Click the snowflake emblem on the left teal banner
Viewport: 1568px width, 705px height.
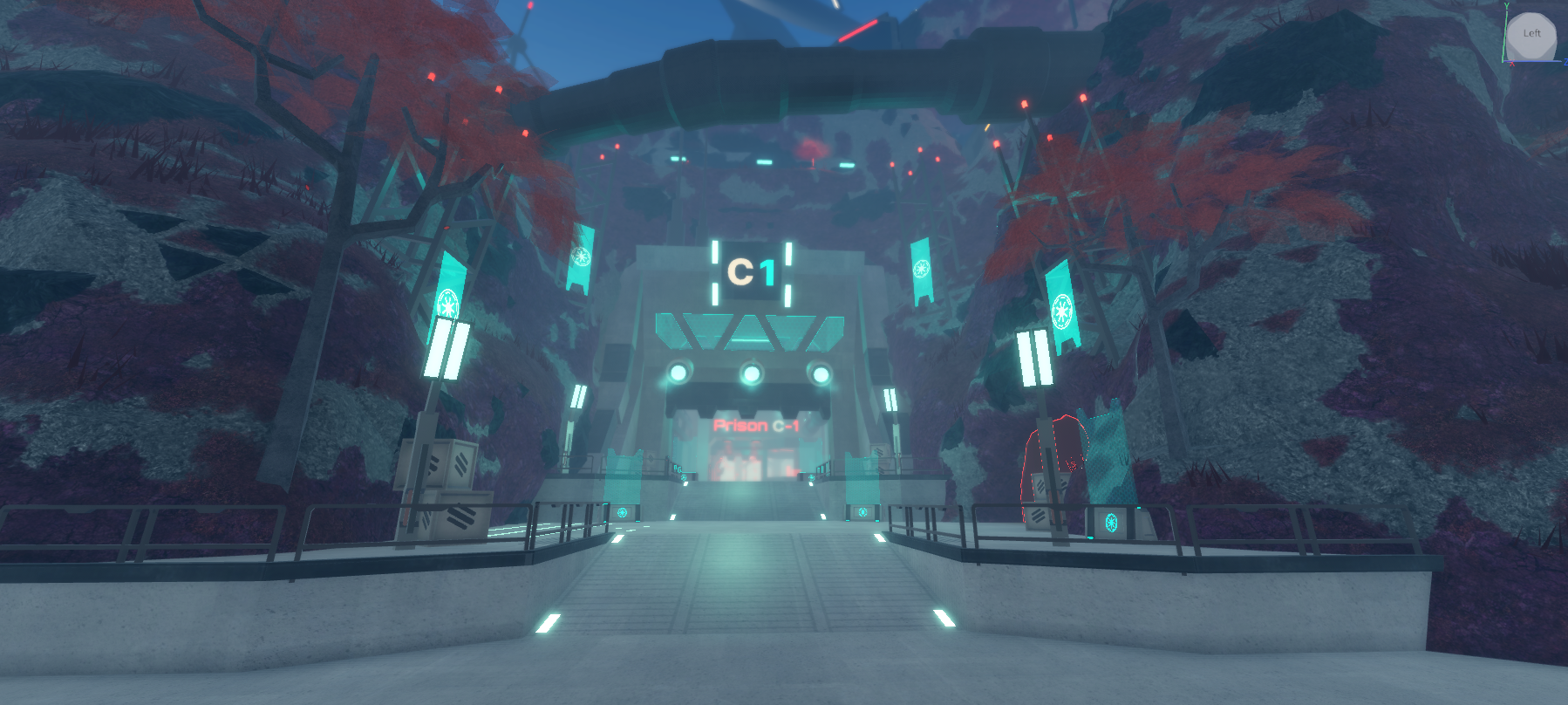tap(448, 304)
